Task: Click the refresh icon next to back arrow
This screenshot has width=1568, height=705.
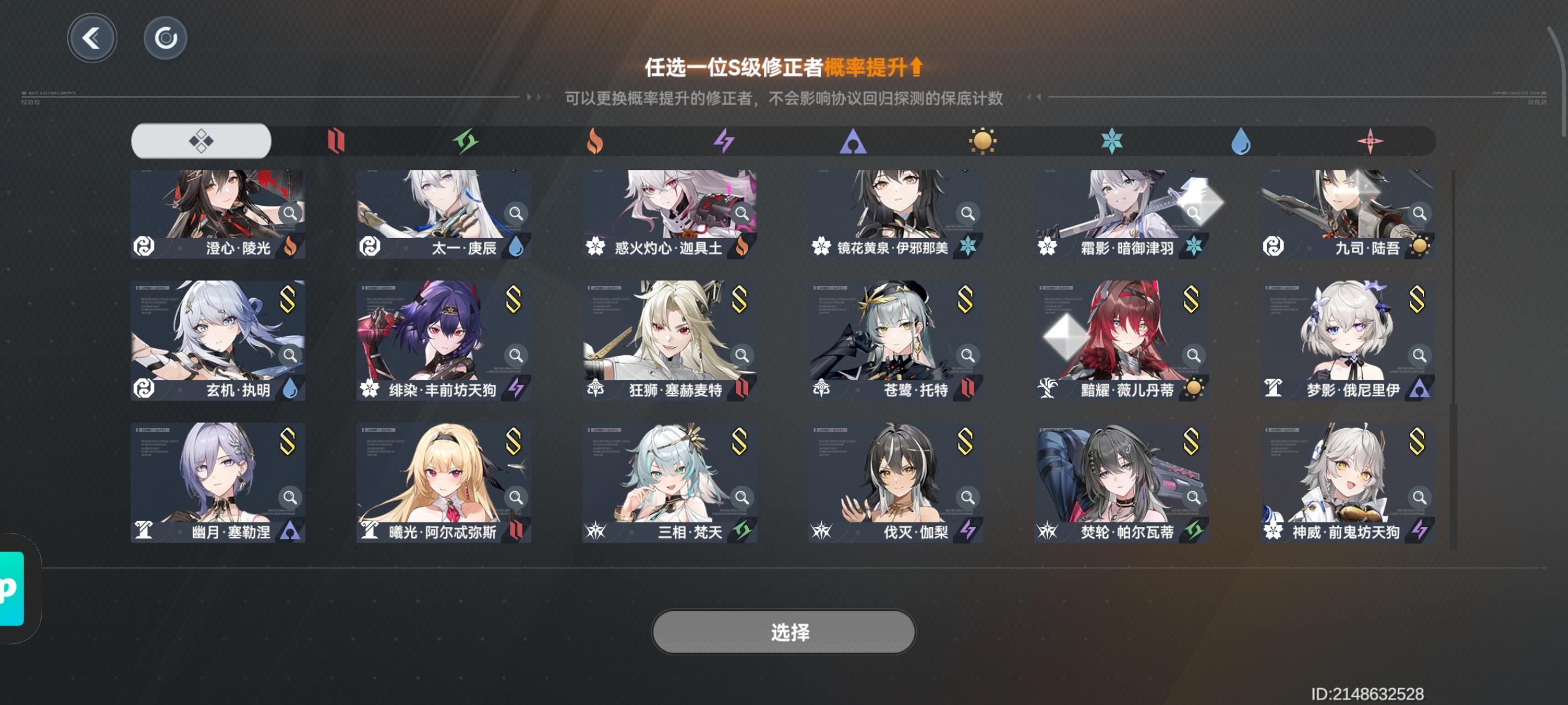Action: 165,37
